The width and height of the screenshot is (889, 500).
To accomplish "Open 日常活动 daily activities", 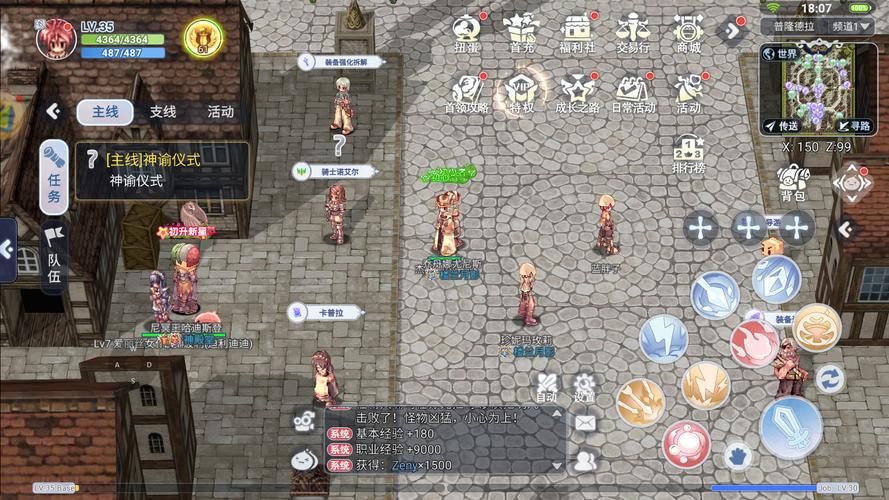I will click(634, 92).
